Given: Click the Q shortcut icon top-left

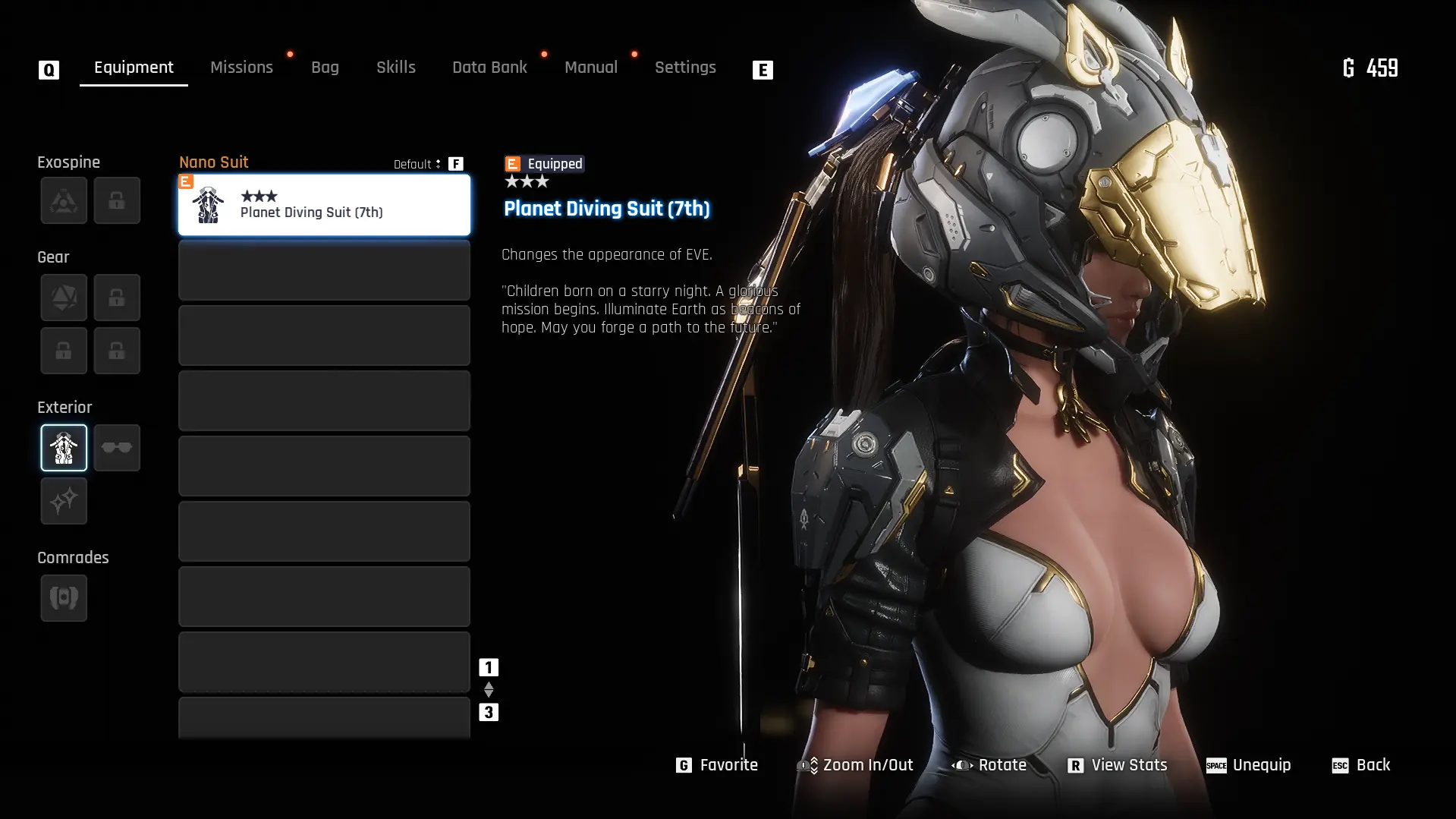Looking at the screenshot, I should [48, 69].
